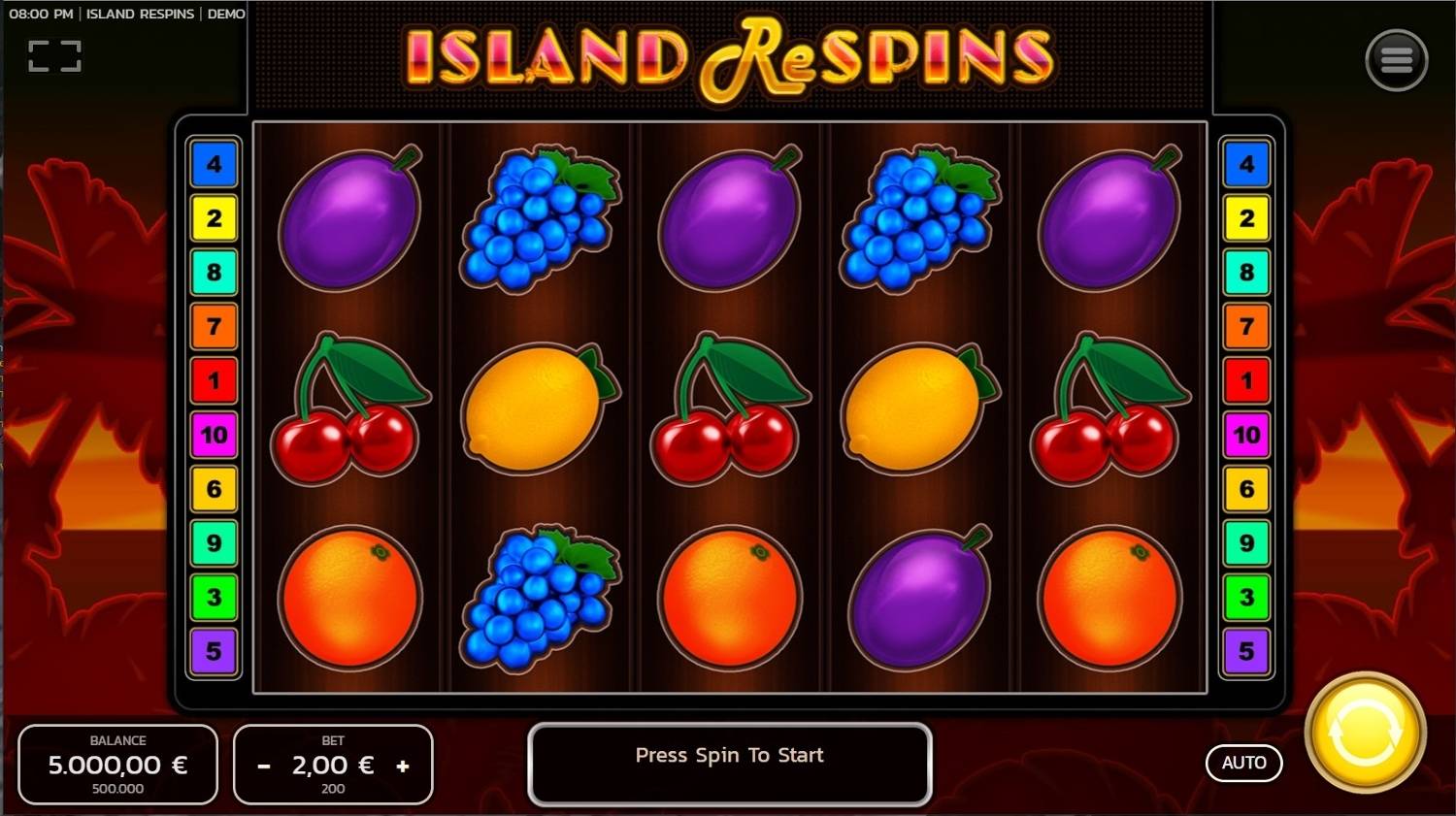This screenshot has width=1456, height=816.
Task: Click the ISLAND RESPINS title in top bar
Action: click(x=140, y=14)
